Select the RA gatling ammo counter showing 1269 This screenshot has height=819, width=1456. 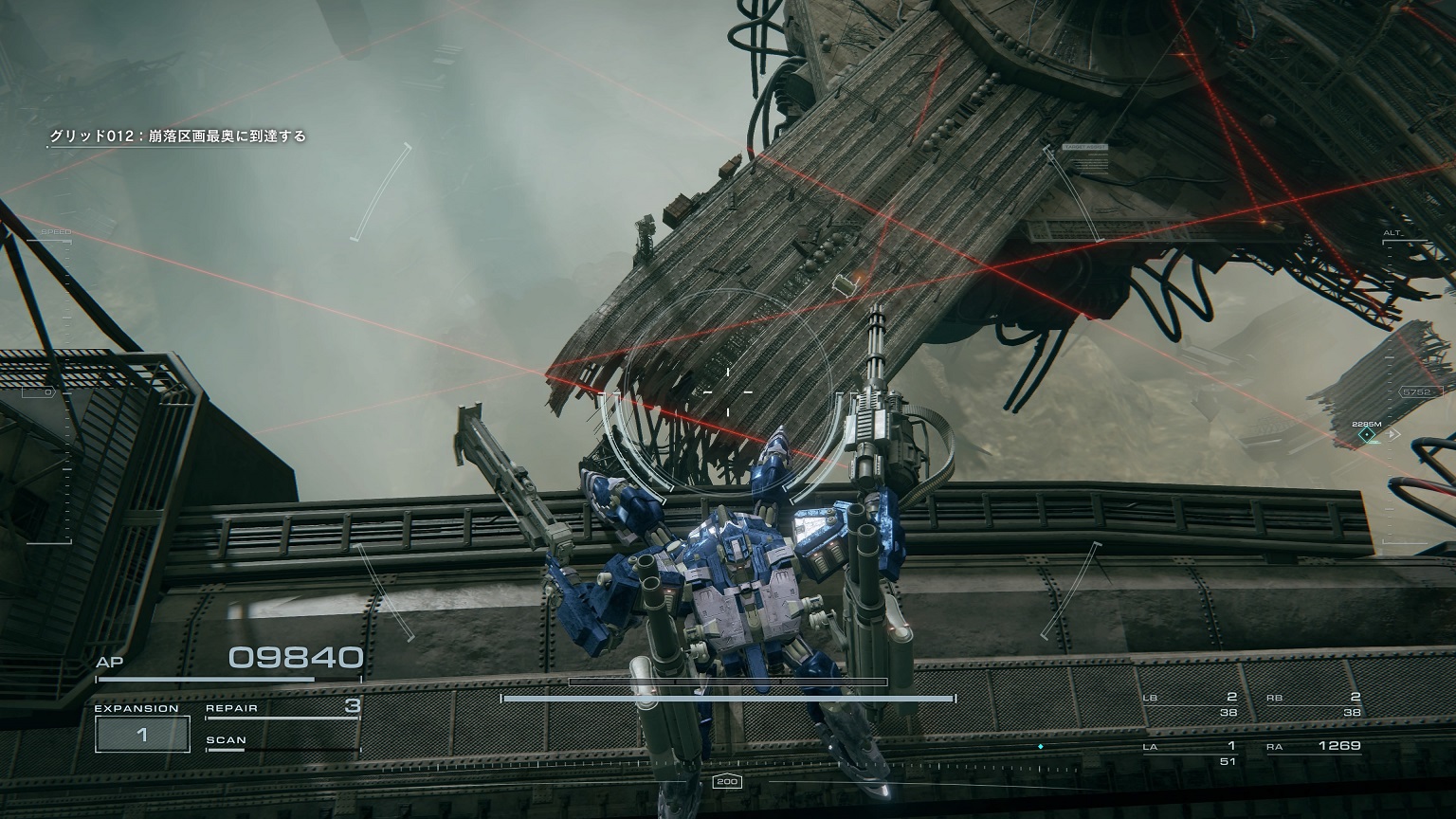pyautogui.click(x=1338, y=746)
